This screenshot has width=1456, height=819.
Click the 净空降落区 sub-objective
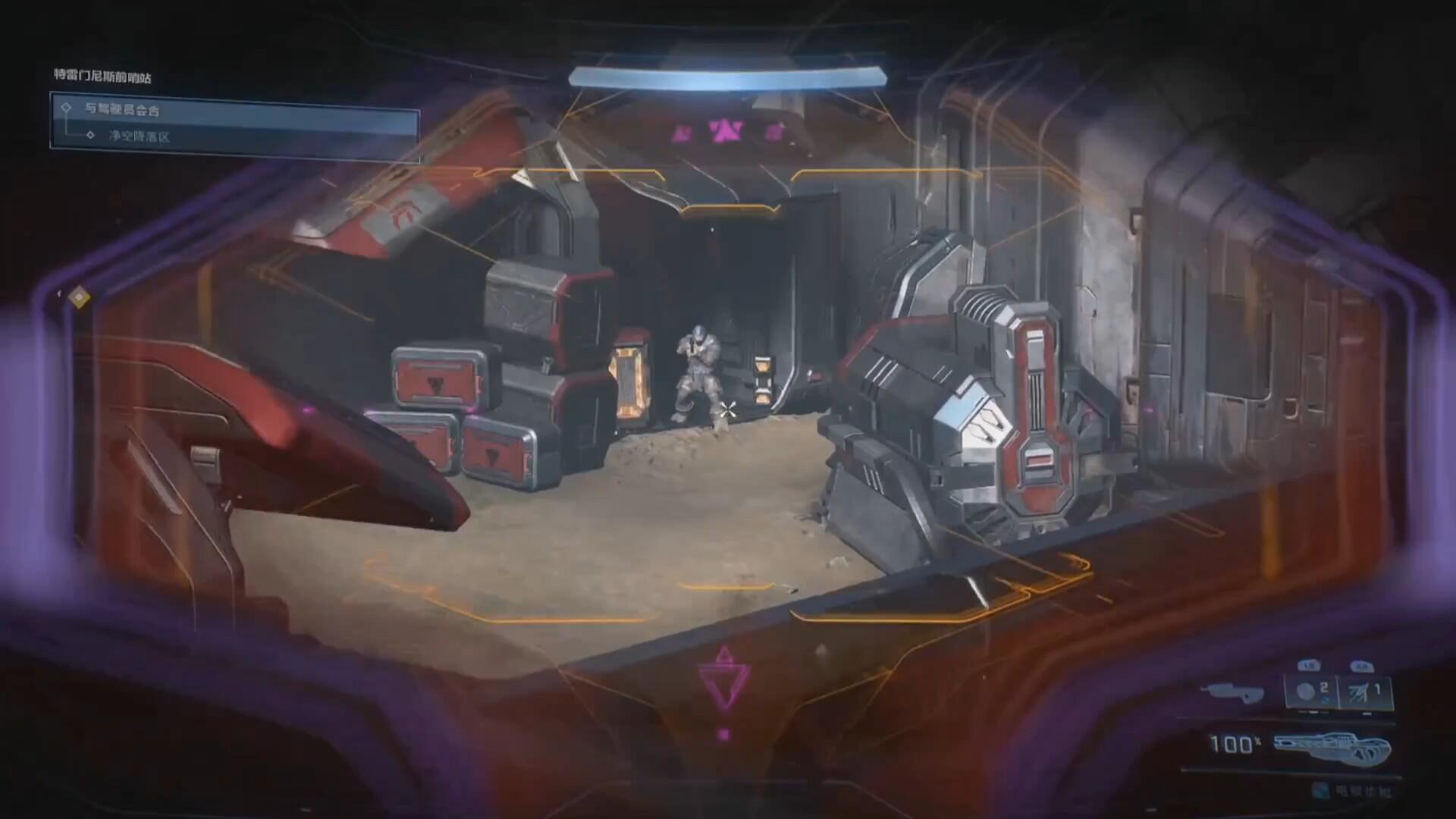(140, 136)
